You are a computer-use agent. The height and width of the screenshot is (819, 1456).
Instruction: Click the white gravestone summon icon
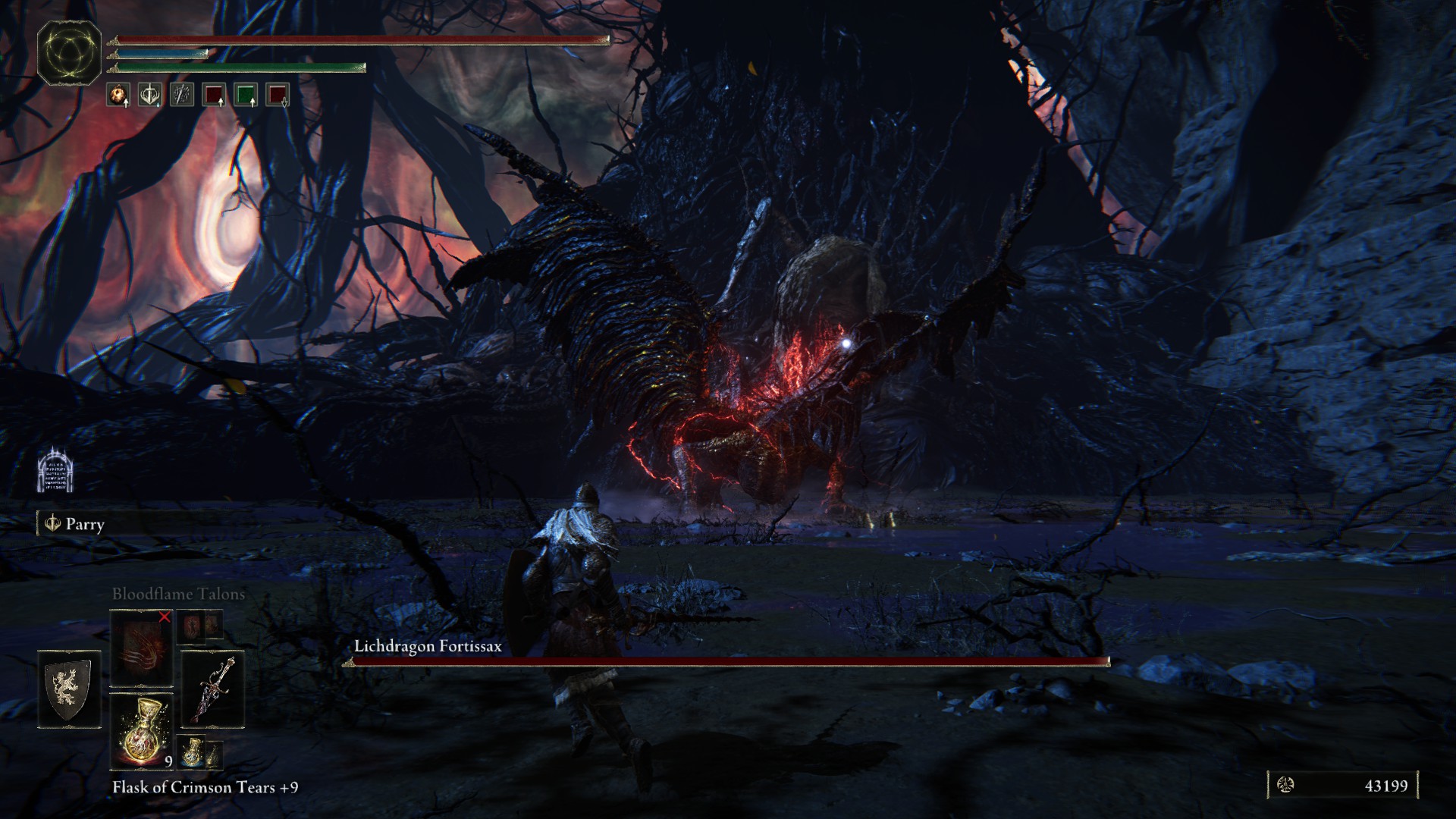55,469
